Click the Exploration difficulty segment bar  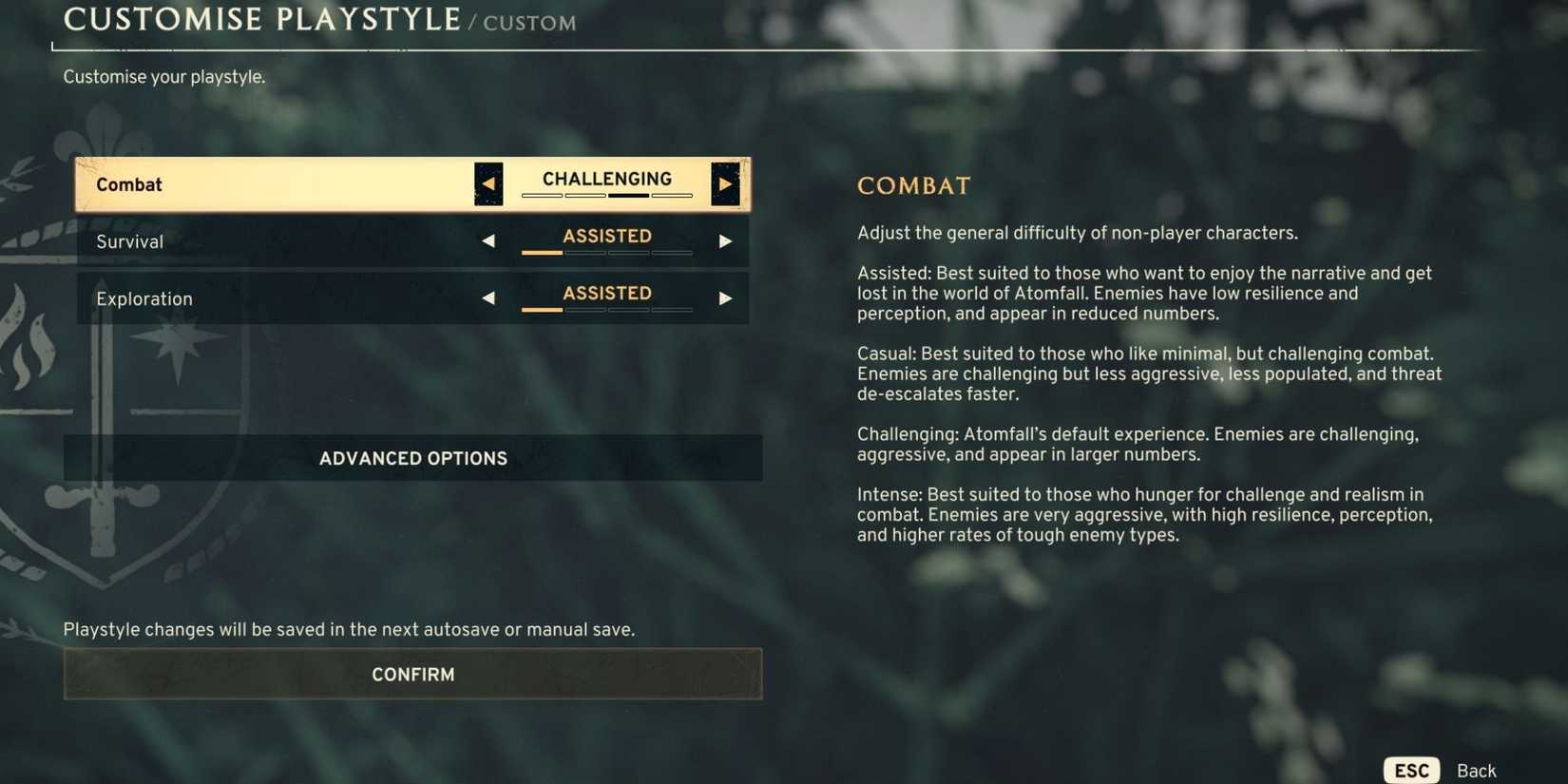[x=606, y=312]
